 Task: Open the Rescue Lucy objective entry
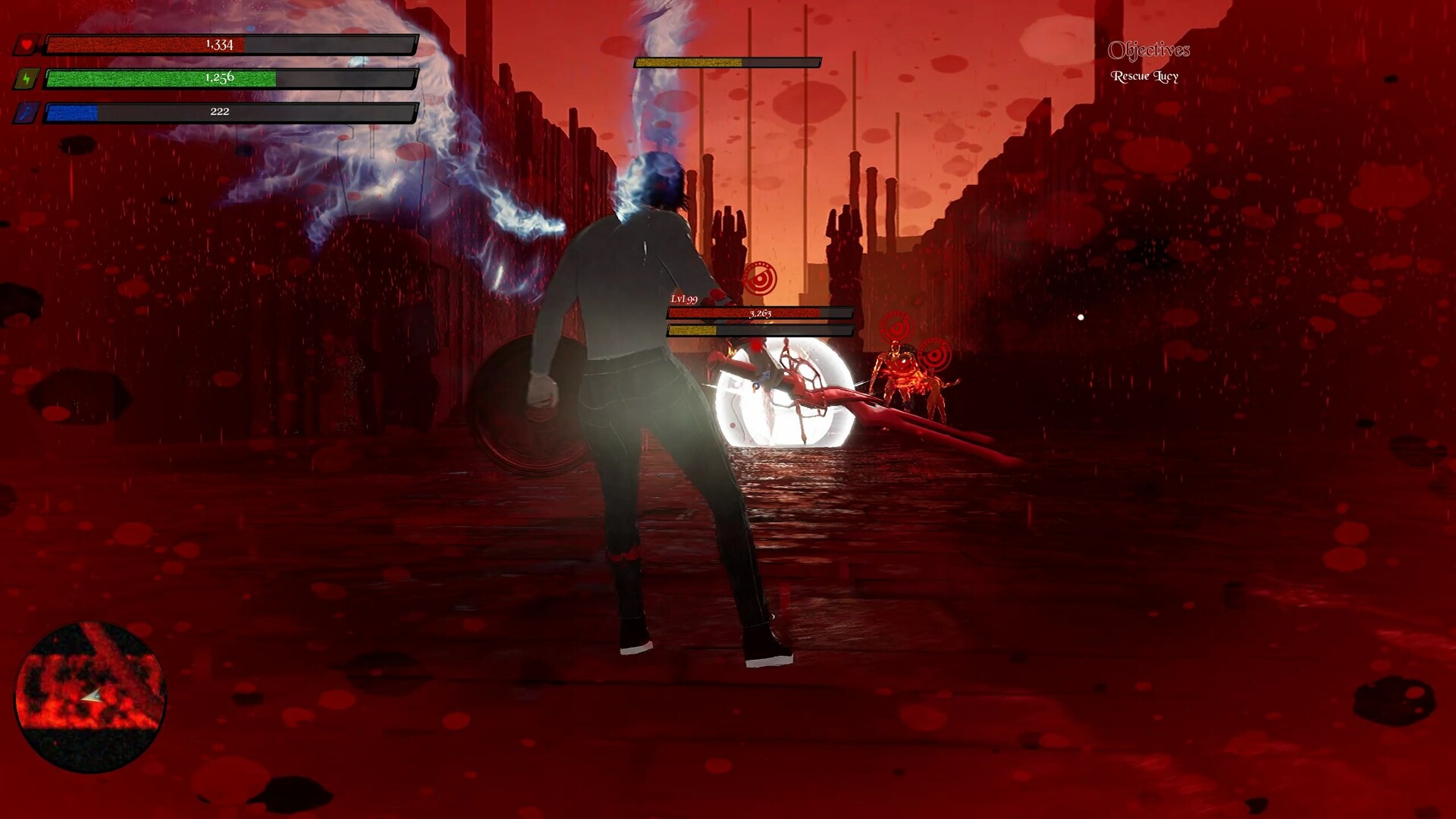[x=1145, y=76]
